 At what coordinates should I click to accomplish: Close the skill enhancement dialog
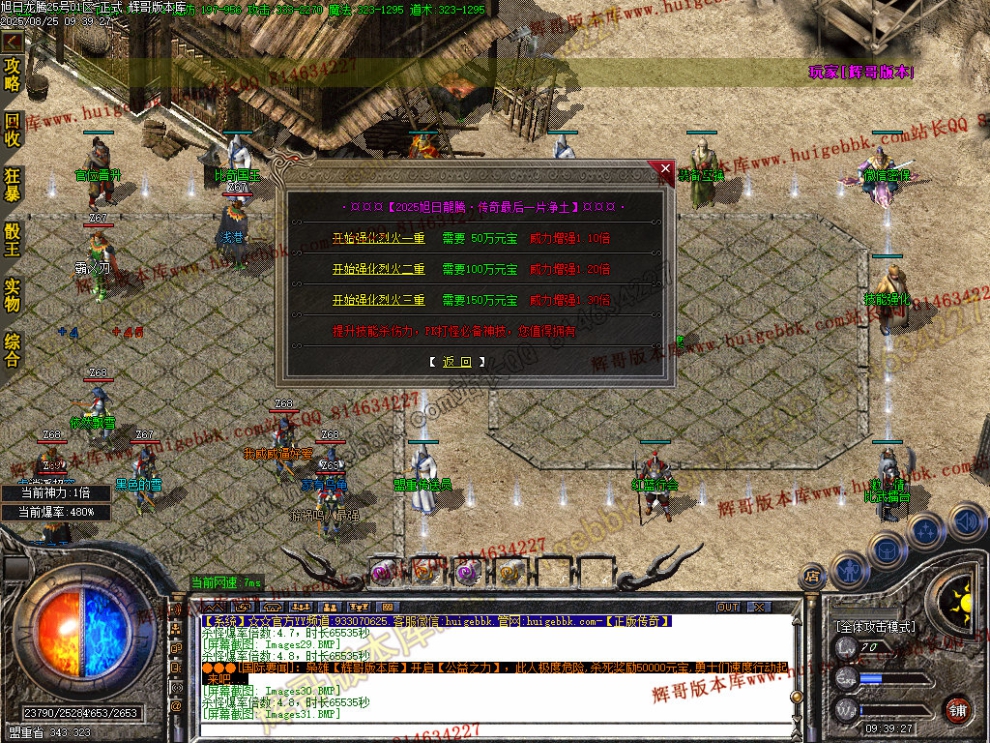tap(666, 170)
